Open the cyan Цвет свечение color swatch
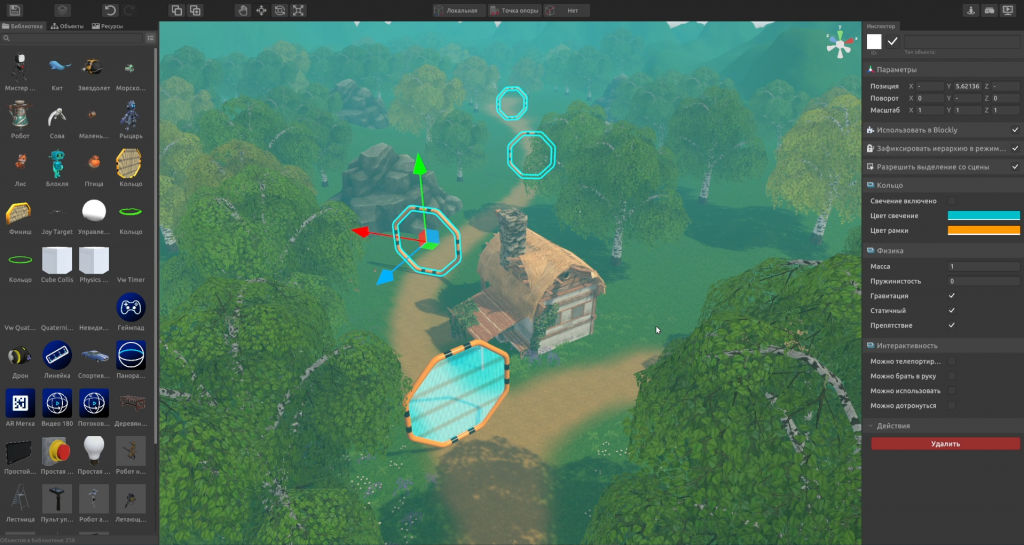1024x545 pixels. click(983, 215)
